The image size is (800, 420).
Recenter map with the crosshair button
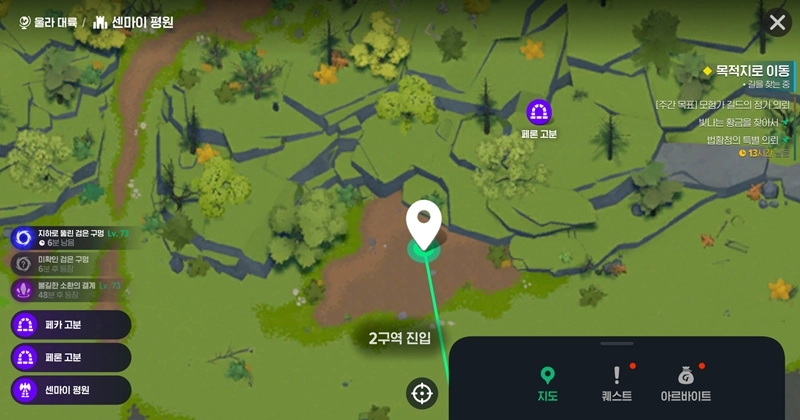point(422,393)
